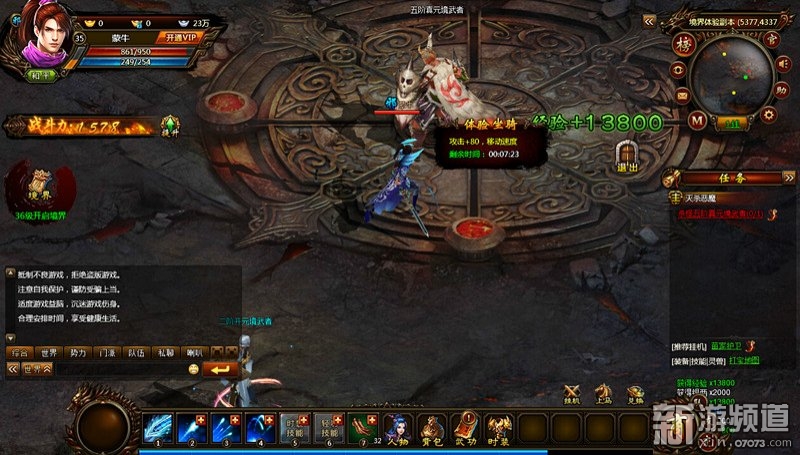800x455 pixels.
Task: Click the 上马 mount button
Action: click(x=603, y=394)
